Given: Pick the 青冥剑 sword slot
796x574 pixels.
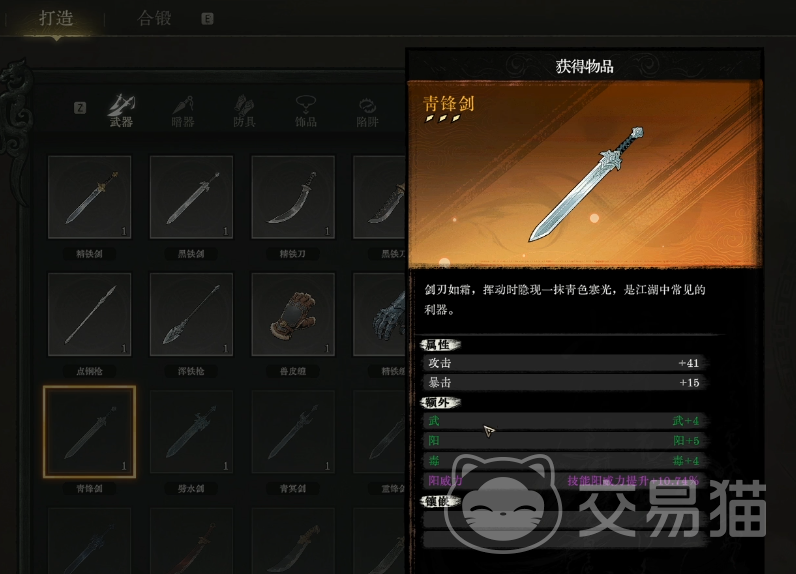Looking at the screenshot, I should click(x=292, y=431).
